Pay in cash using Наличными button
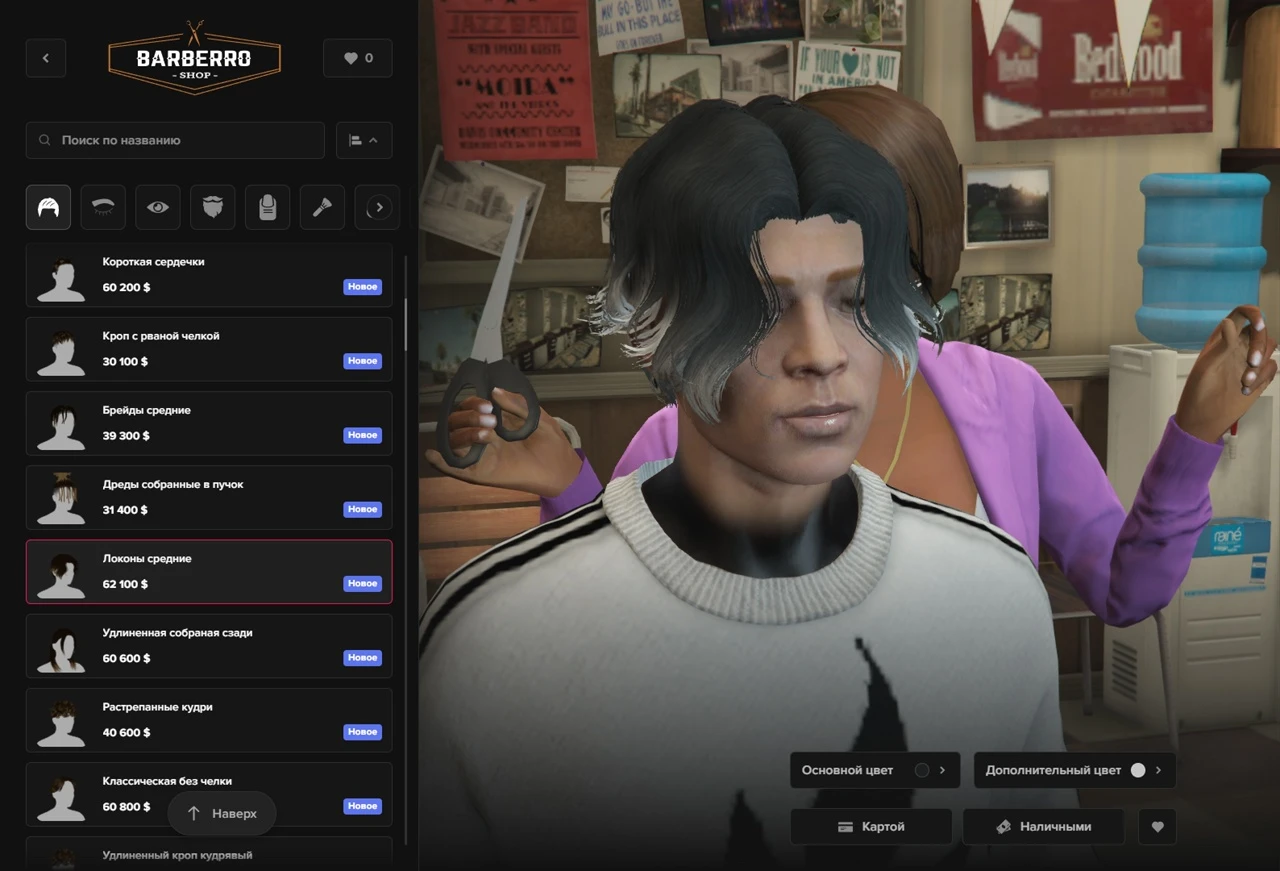1280x871 pixels. coord(1043,827)
